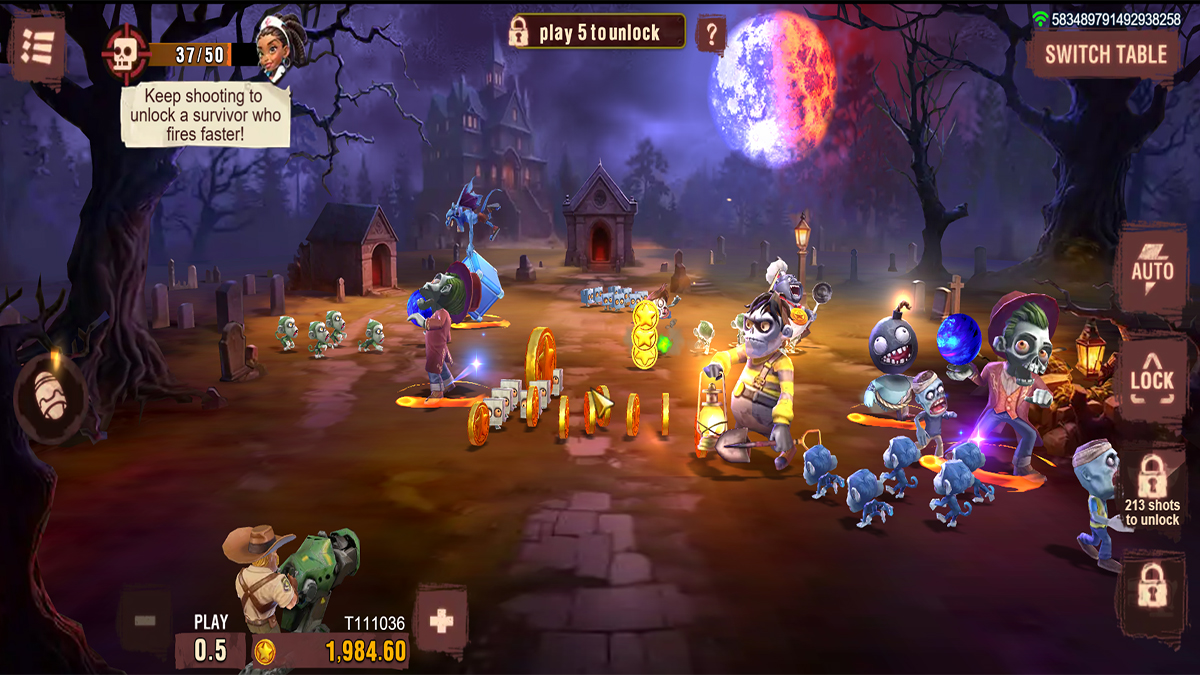Activate the Lock target button

pyautogui.click(x=1152, y=378)
